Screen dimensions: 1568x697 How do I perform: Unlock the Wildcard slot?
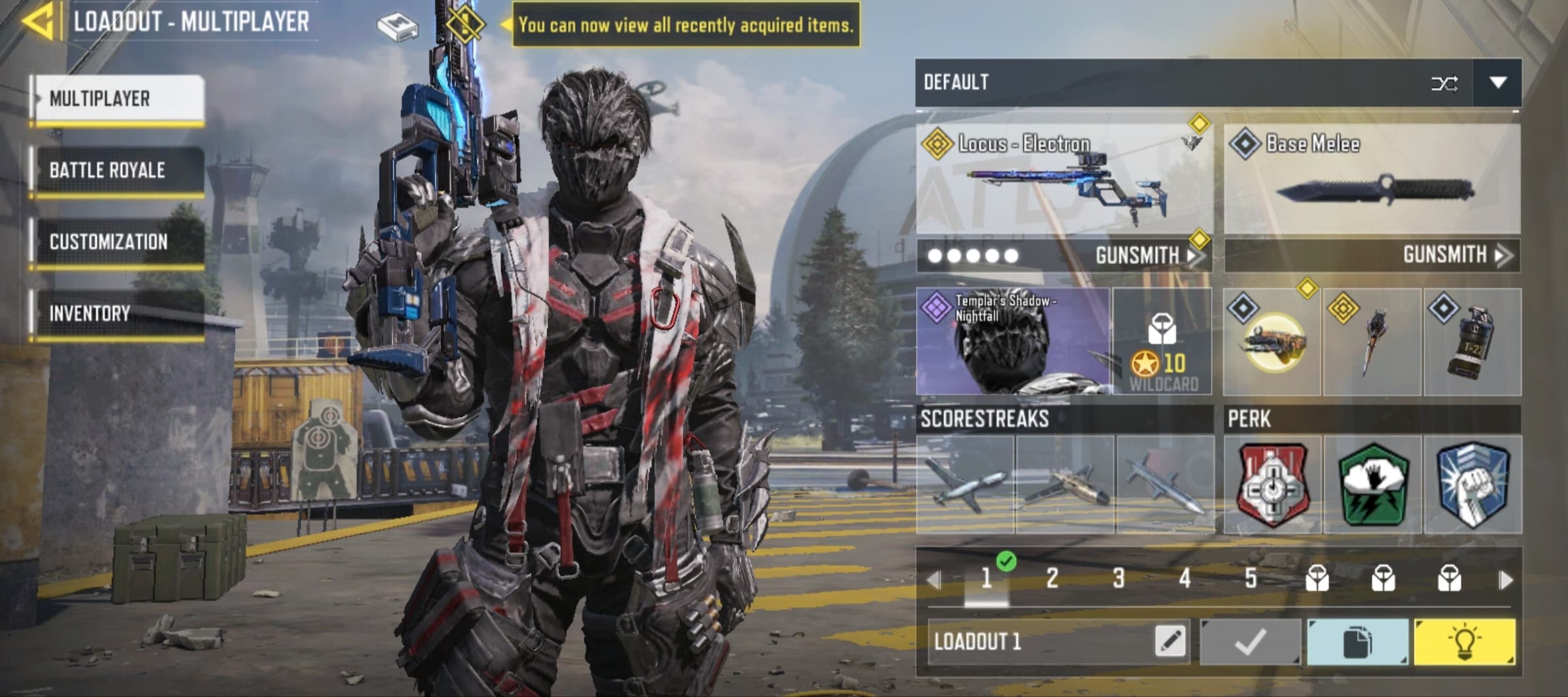pyautogui.click(x=1162, y=342)
